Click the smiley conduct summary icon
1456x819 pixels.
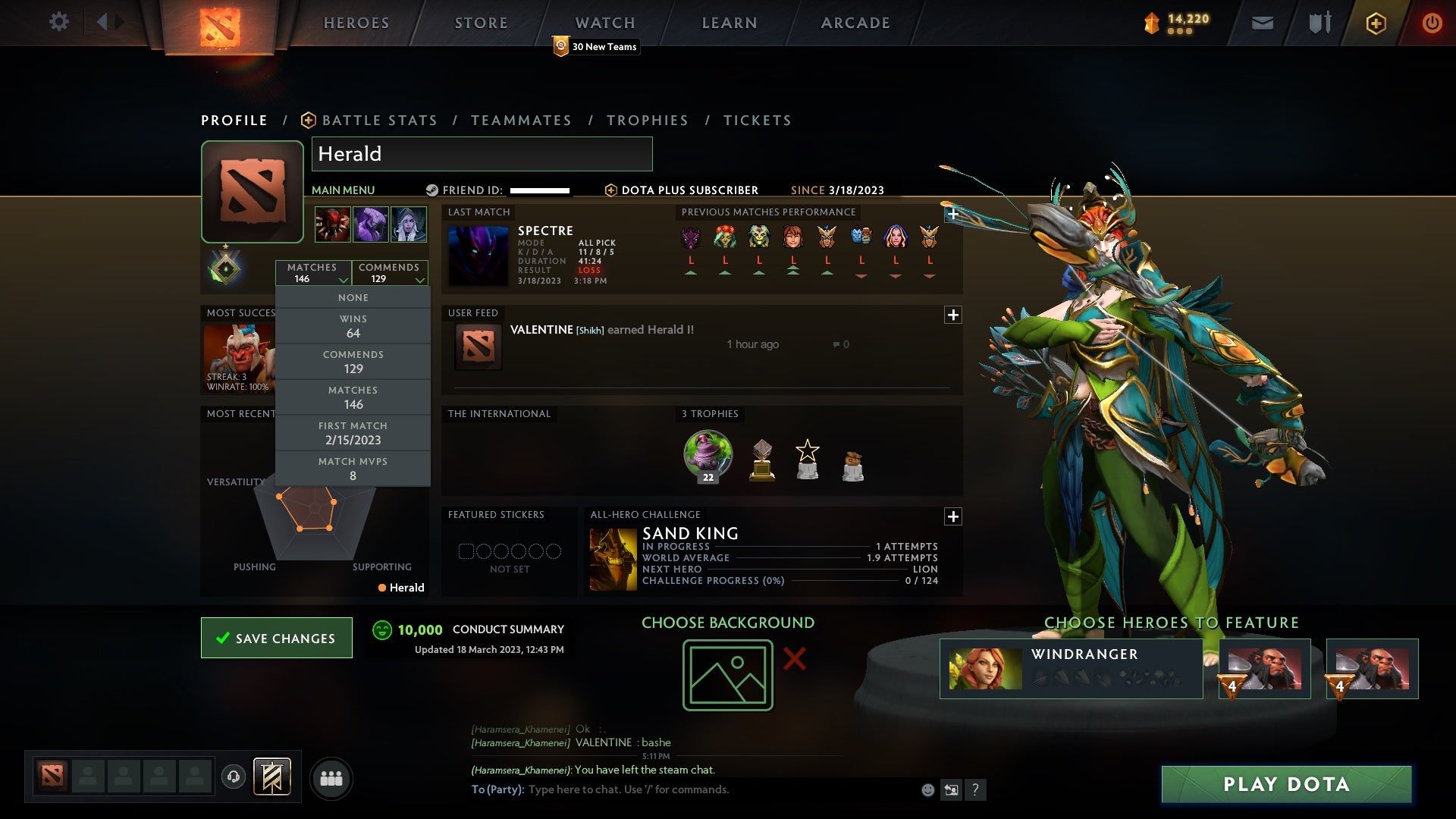(x=381, y=629)
